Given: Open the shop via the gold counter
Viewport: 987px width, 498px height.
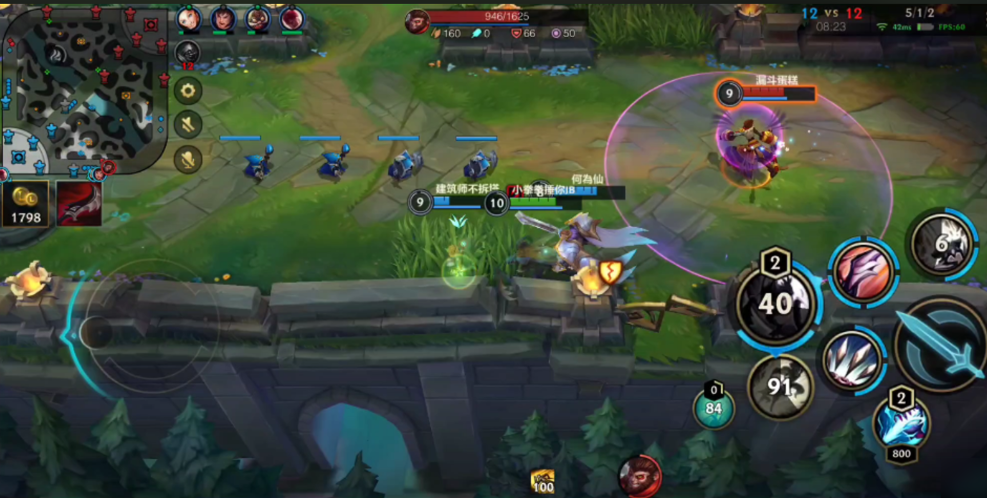Looking at the screenshot, I should (26, 204).
